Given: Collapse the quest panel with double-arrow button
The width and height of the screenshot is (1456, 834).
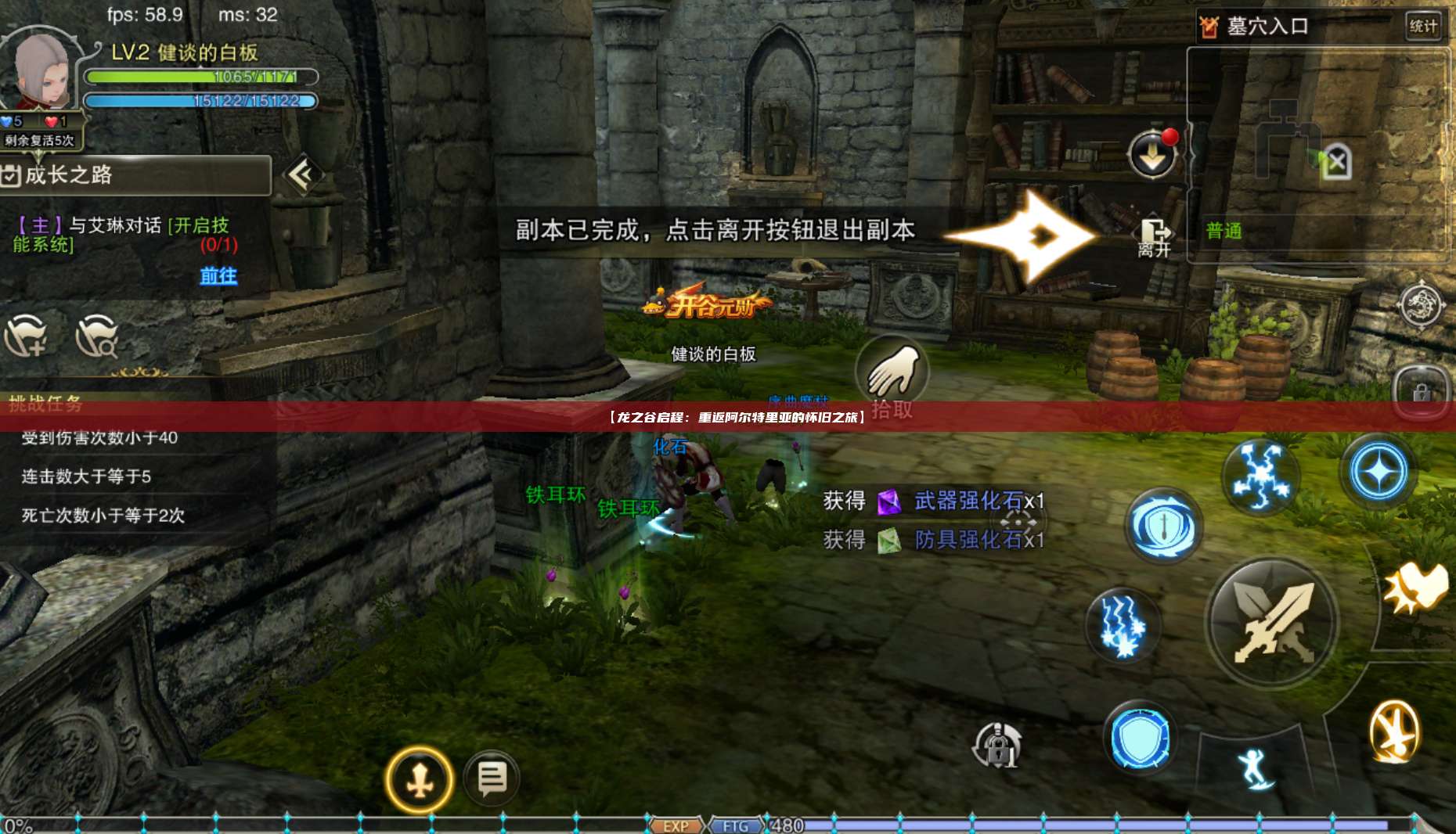Looking at the screenshot, I should (x=301, y=174).
